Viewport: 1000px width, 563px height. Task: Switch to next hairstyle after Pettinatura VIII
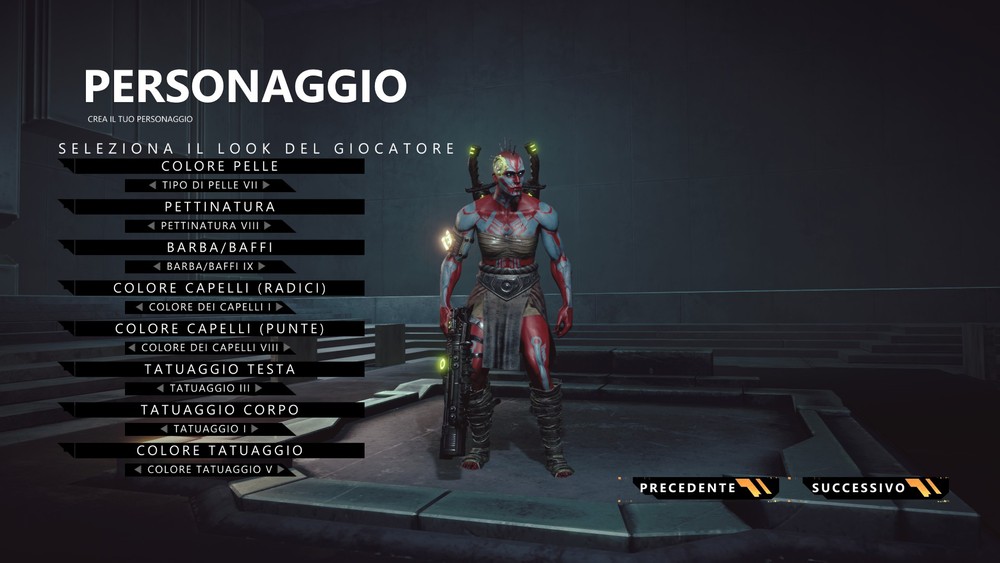click(x=266, y=226)
